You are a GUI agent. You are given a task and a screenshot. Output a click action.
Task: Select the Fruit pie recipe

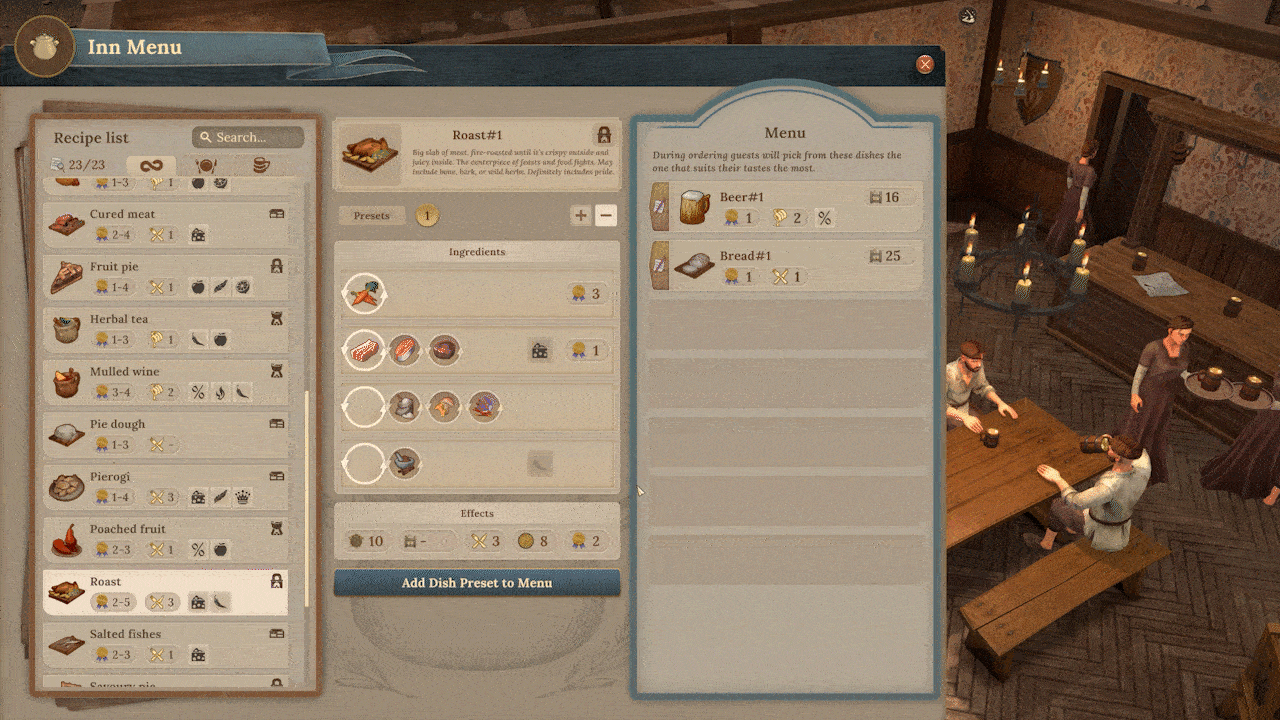166,277
